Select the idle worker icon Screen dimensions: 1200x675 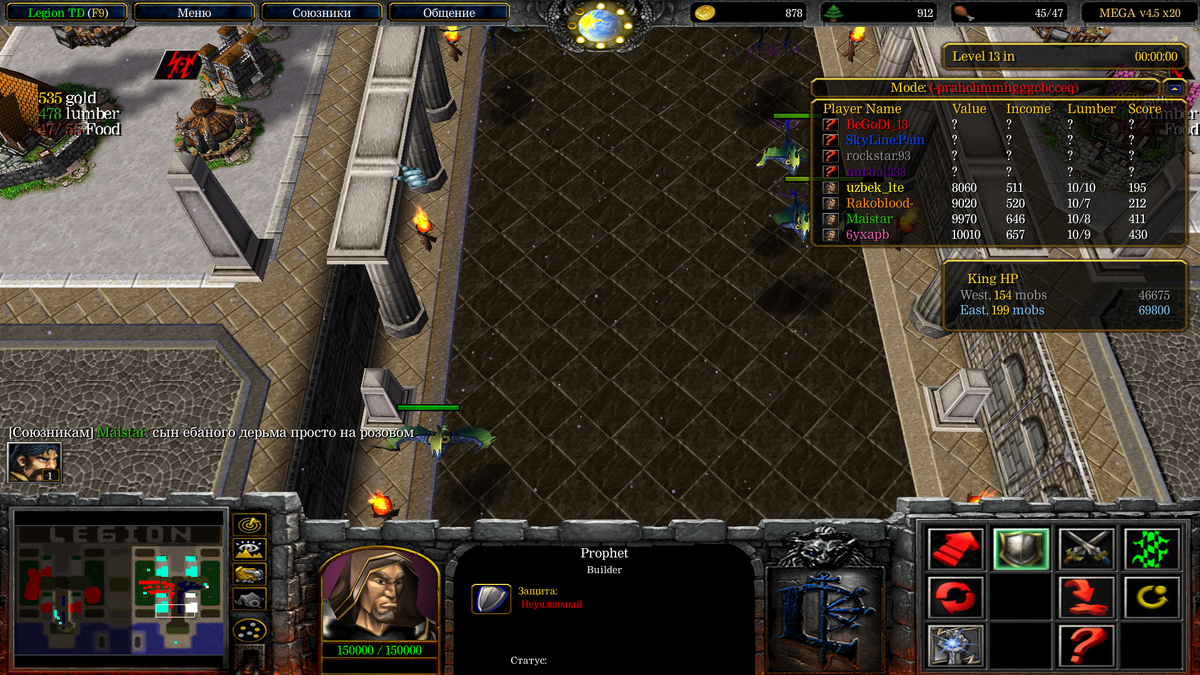coord(34,462)
